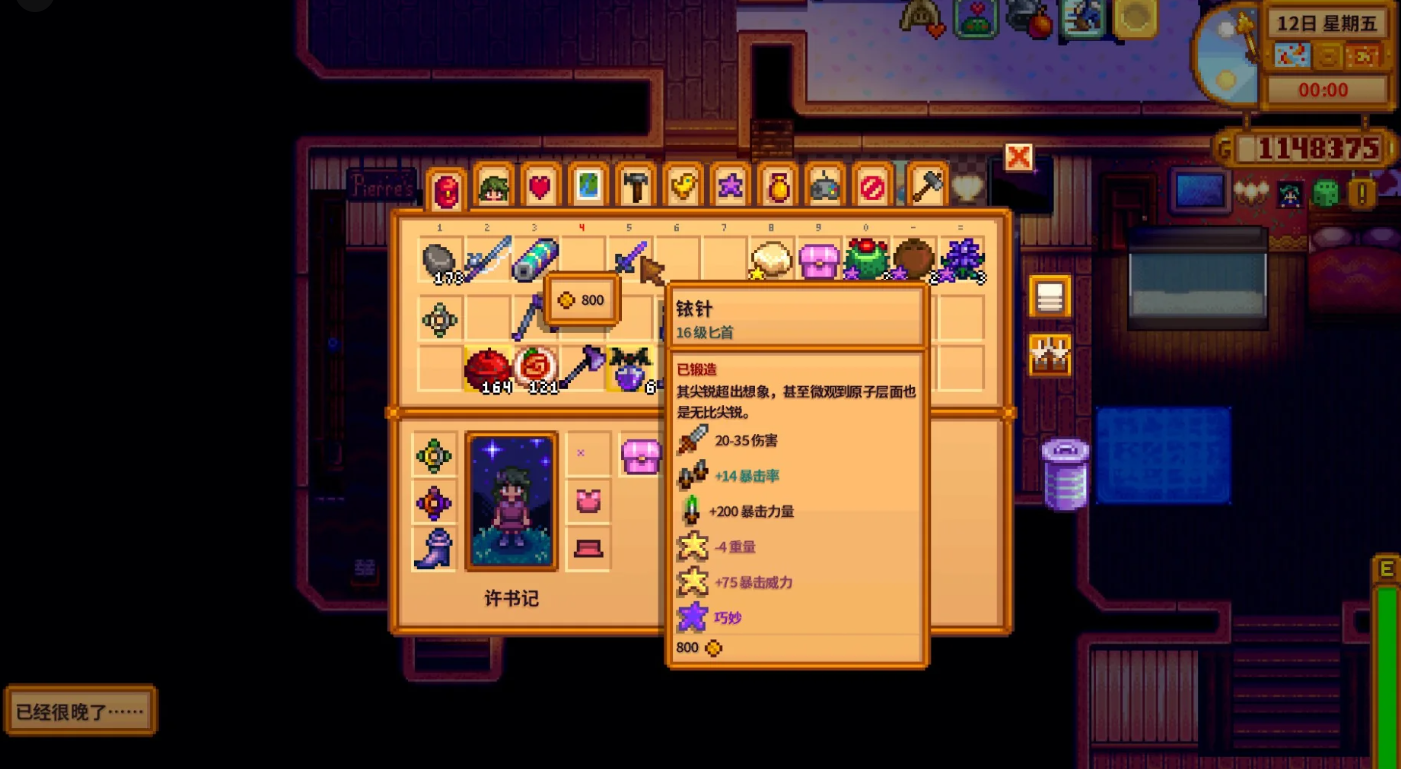This screenshot has width=1401, height=769.
Task: Open the collections purple star tab icon
Action: 728,187
